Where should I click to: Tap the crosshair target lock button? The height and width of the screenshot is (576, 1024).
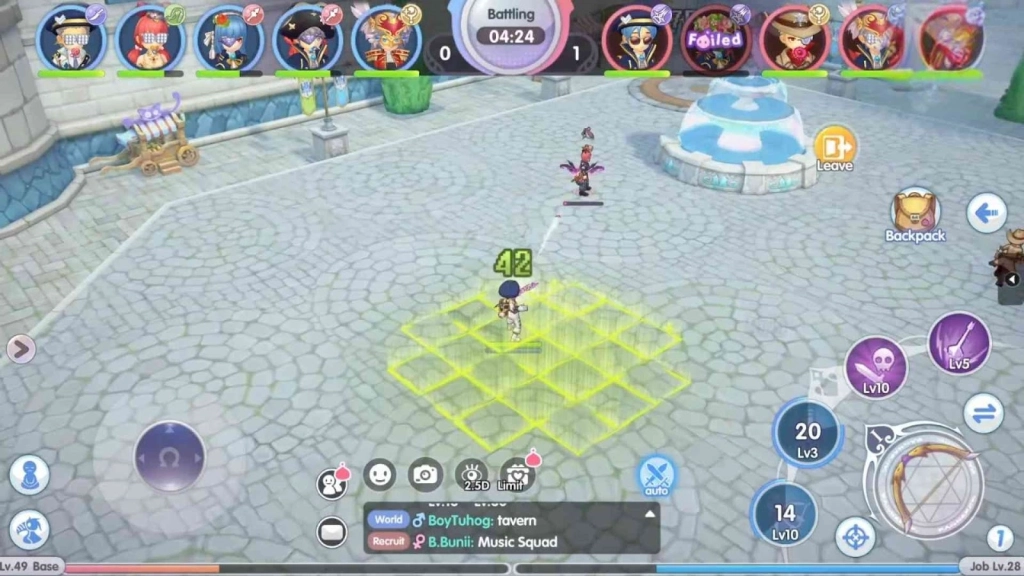coord(855,537)
